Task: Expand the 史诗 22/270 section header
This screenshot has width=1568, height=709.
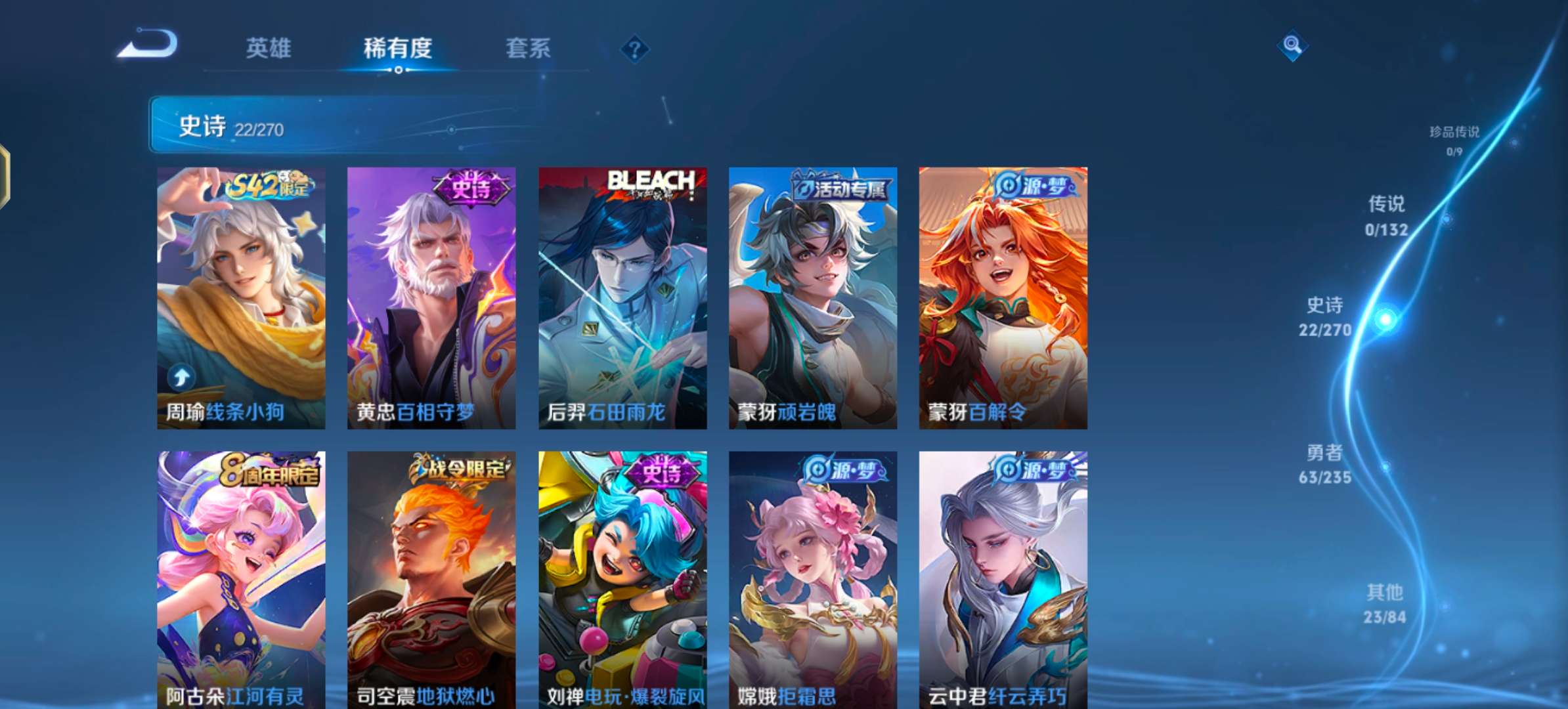Action: (x=341, y=125)
